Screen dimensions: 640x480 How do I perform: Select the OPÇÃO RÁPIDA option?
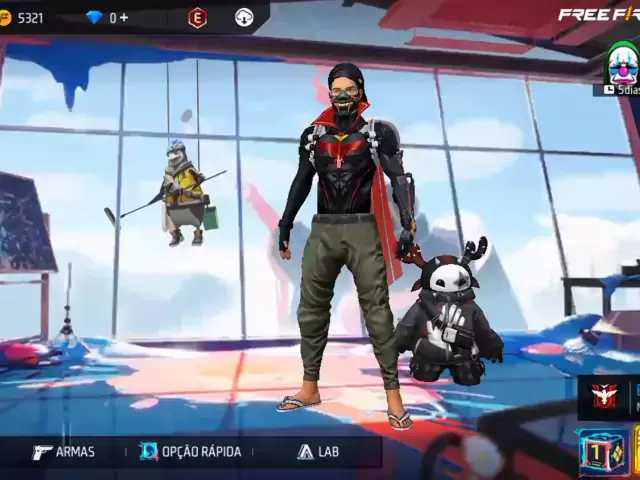pos(190,452)
